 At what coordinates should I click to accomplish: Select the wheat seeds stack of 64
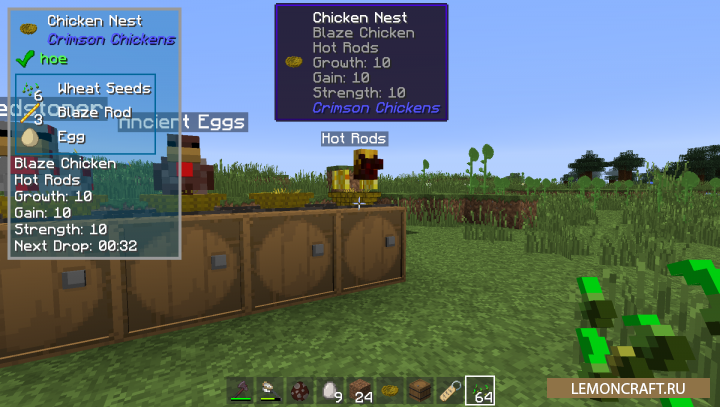[x=479, y=390]
